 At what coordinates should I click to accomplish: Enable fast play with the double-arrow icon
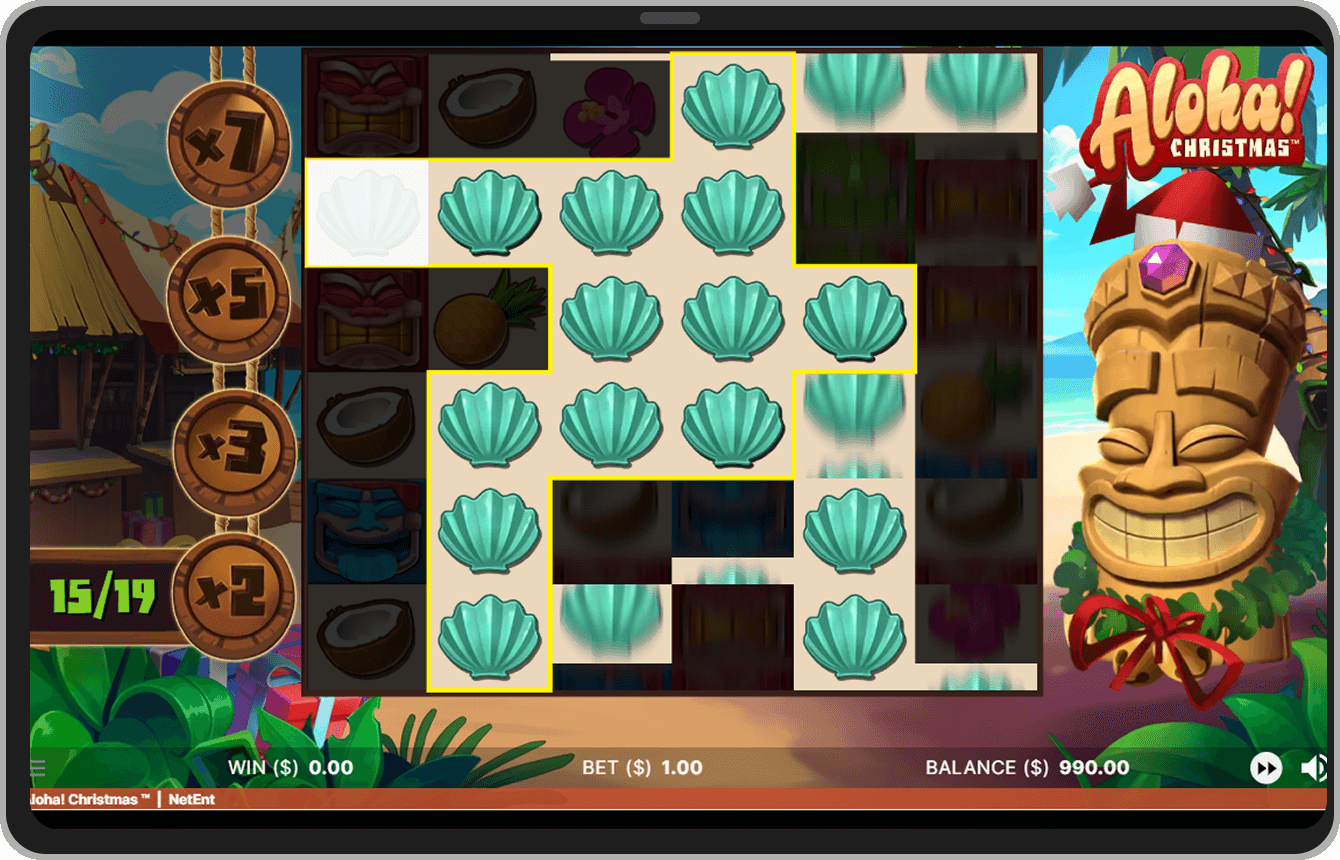click(x=1267, y=767)
